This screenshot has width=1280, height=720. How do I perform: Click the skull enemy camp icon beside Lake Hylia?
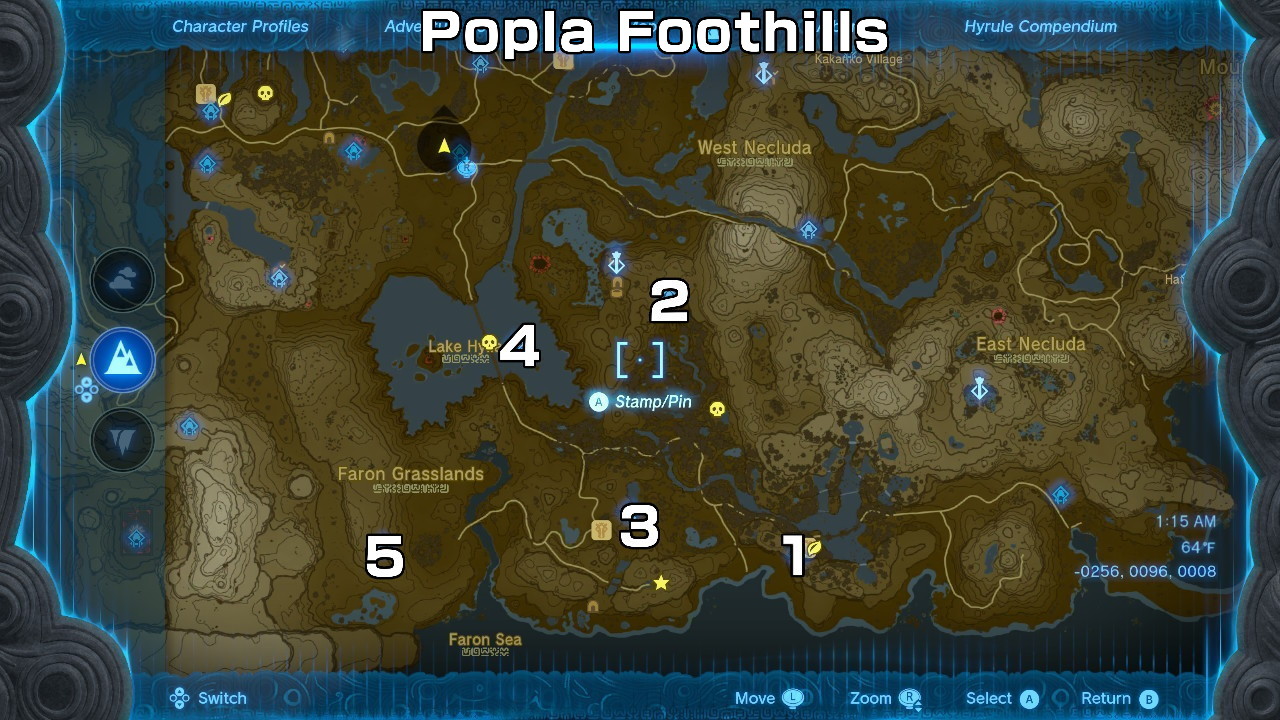(487, 341)
